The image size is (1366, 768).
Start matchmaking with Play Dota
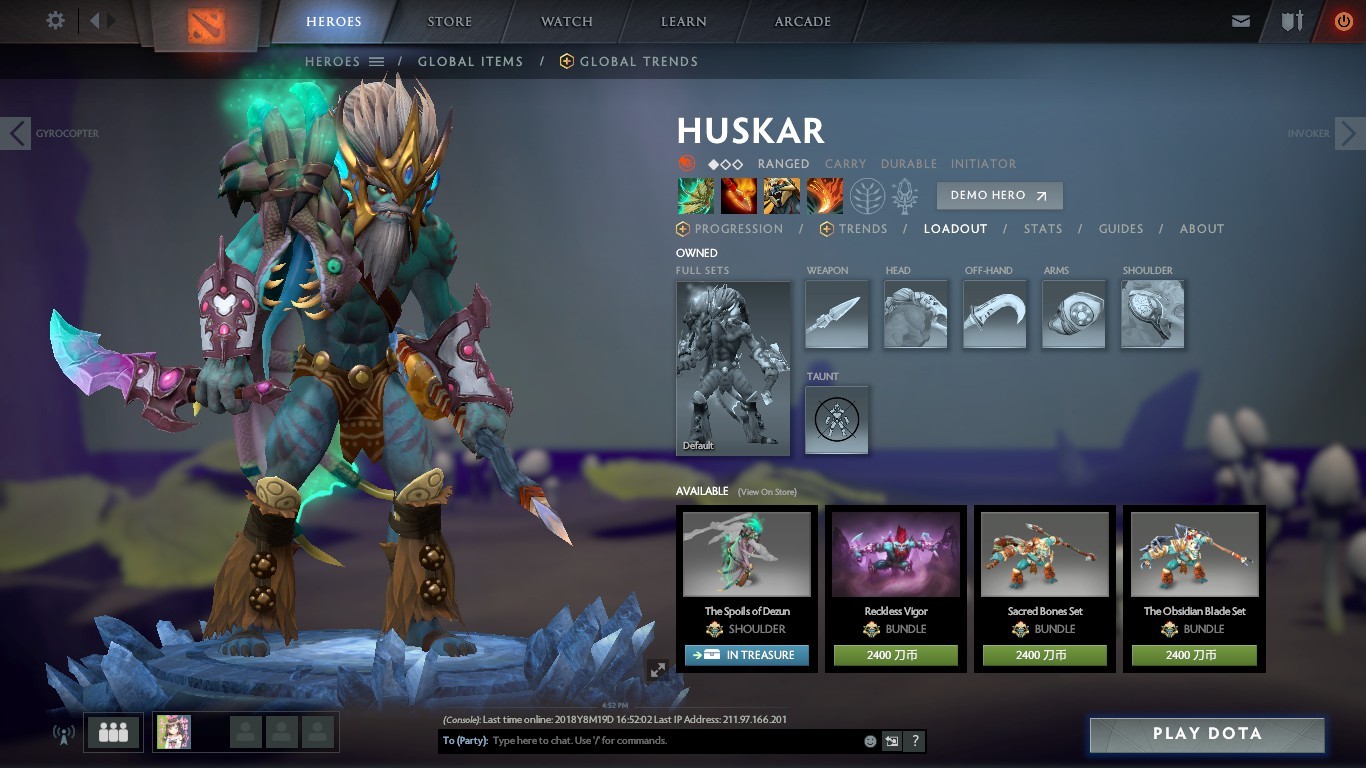coord(1207,734)
